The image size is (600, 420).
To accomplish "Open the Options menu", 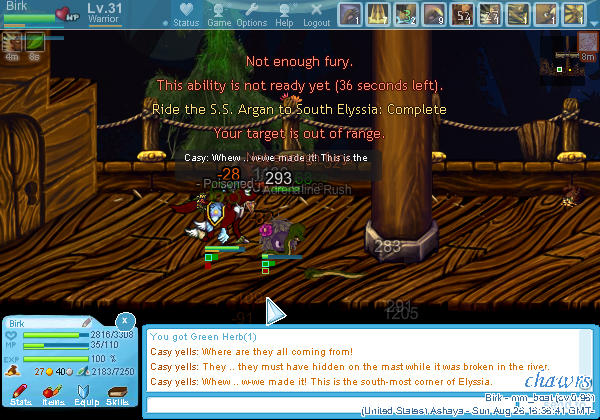I will point(252,15).
